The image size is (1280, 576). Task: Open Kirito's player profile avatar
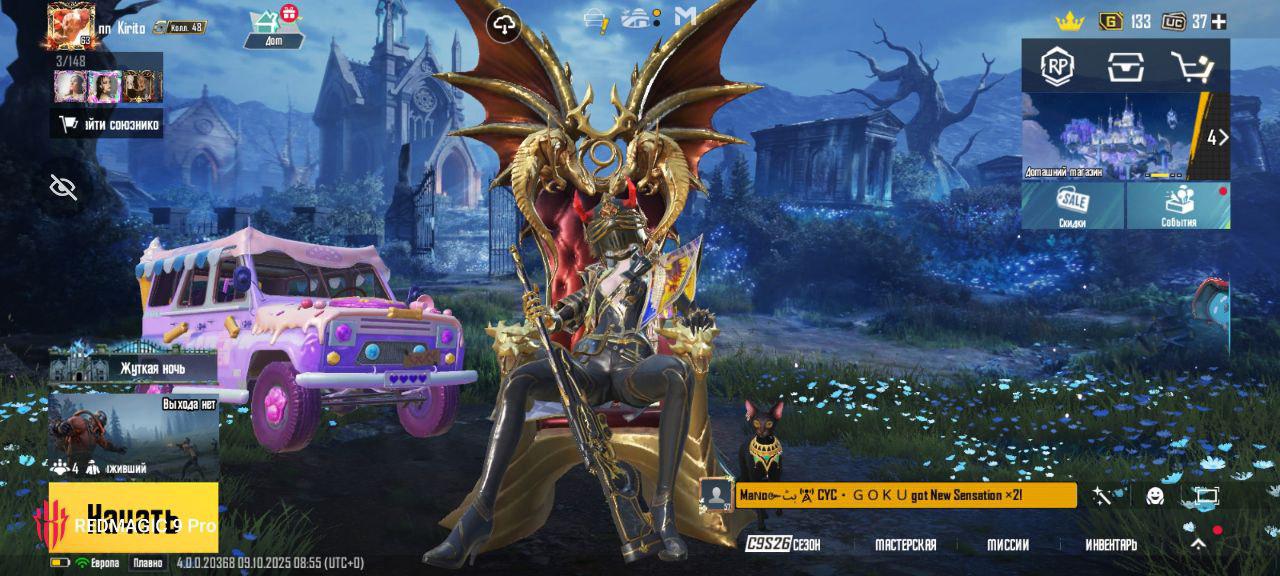click(70, 25)
